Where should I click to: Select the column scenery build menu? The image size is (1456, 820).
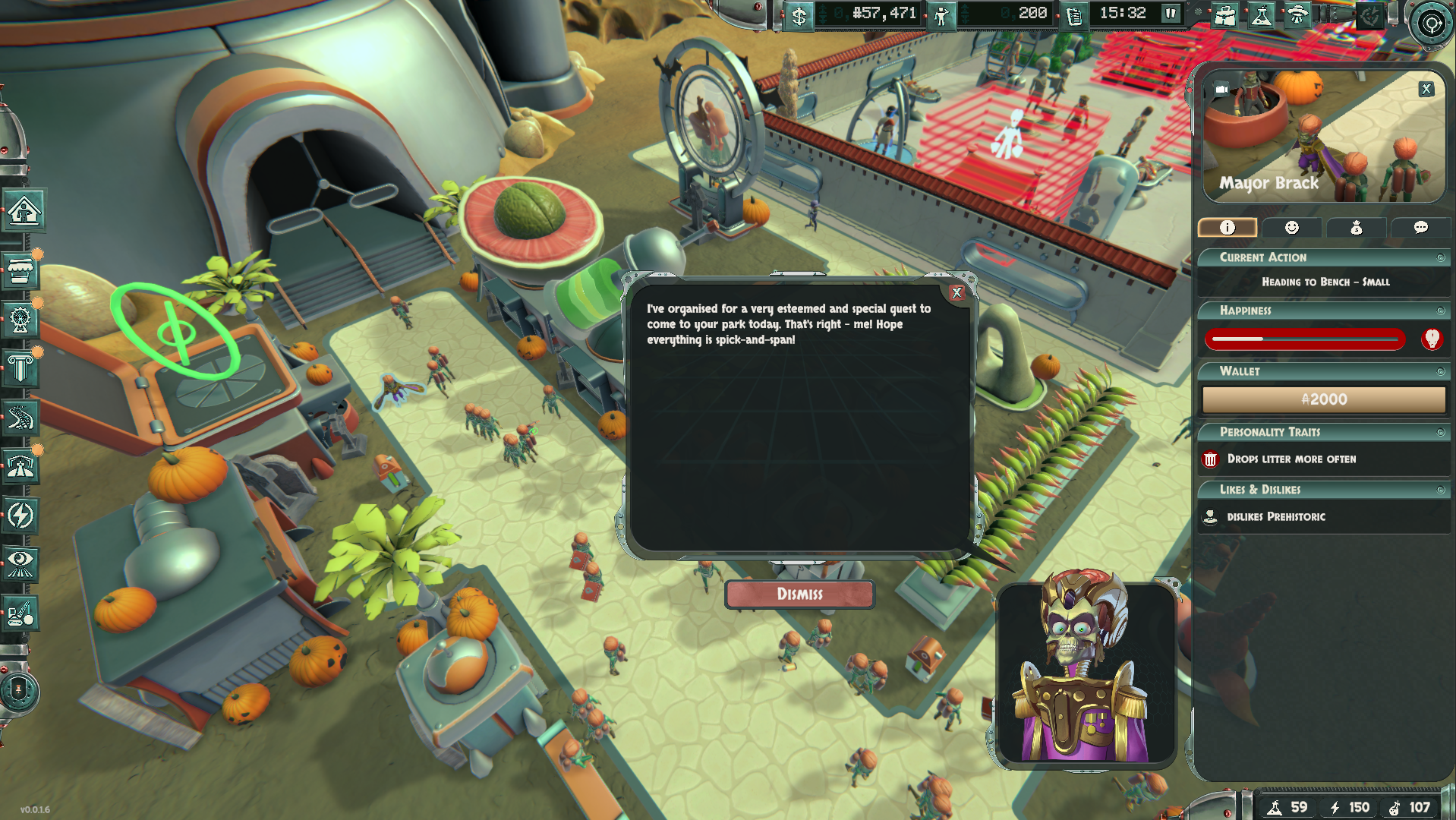click(x=20, y=368)
